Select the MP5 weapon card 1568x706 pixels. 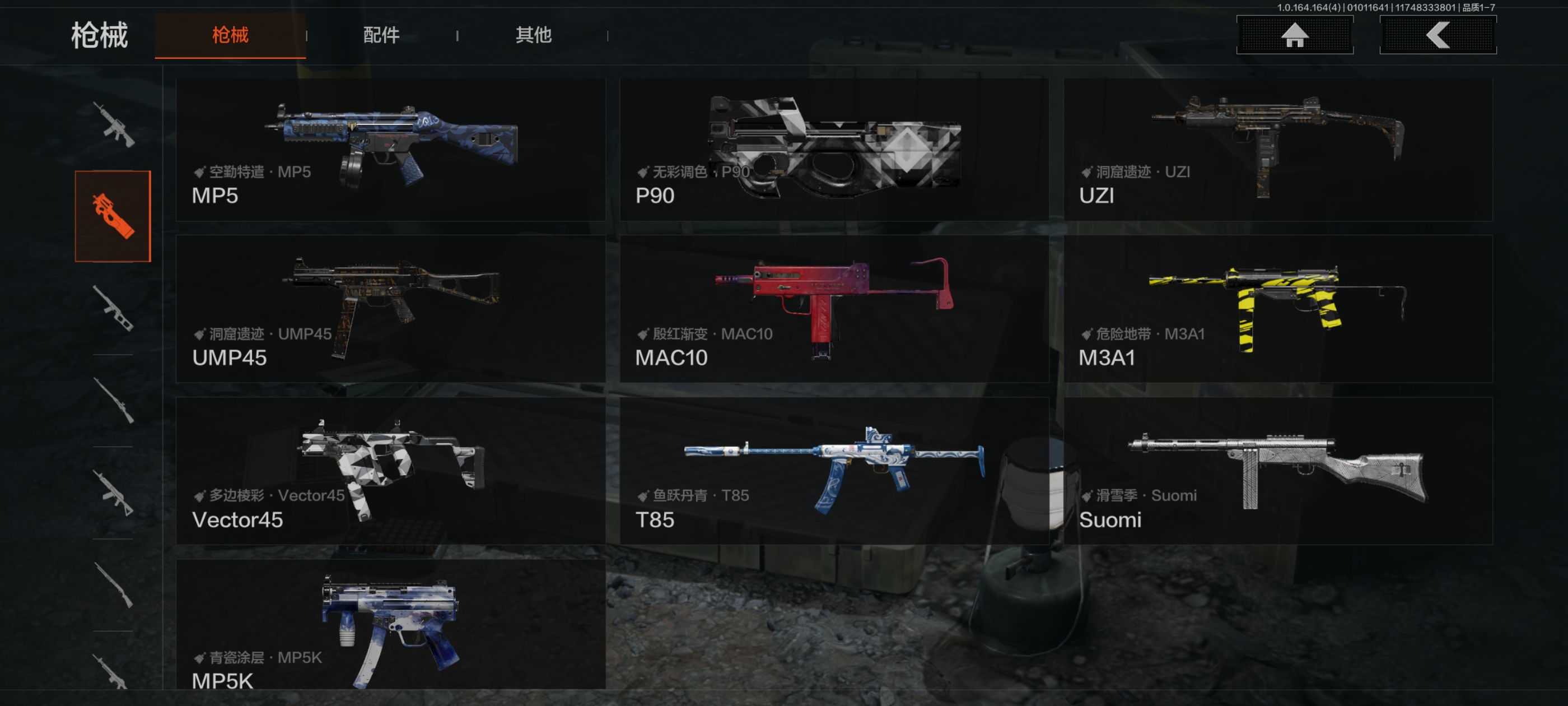(390, 149)
